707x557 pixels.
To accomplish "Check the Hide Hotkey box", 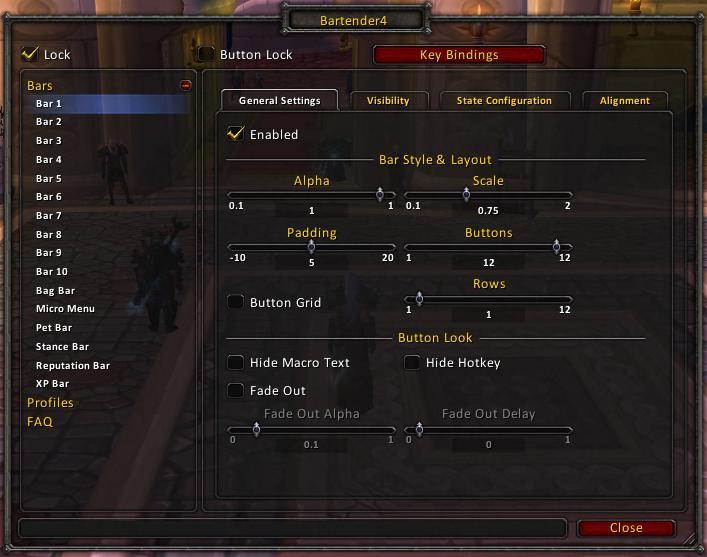I will (x=412, y=362).
